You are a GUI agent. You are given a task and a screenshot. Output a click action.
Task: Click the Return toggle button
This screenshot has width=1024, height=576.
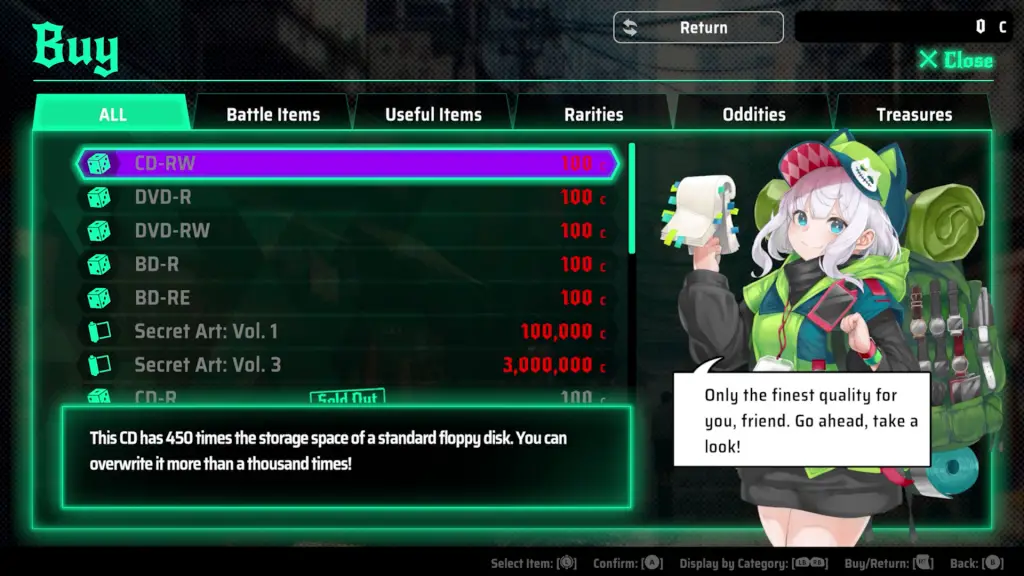tap(698, 28)
